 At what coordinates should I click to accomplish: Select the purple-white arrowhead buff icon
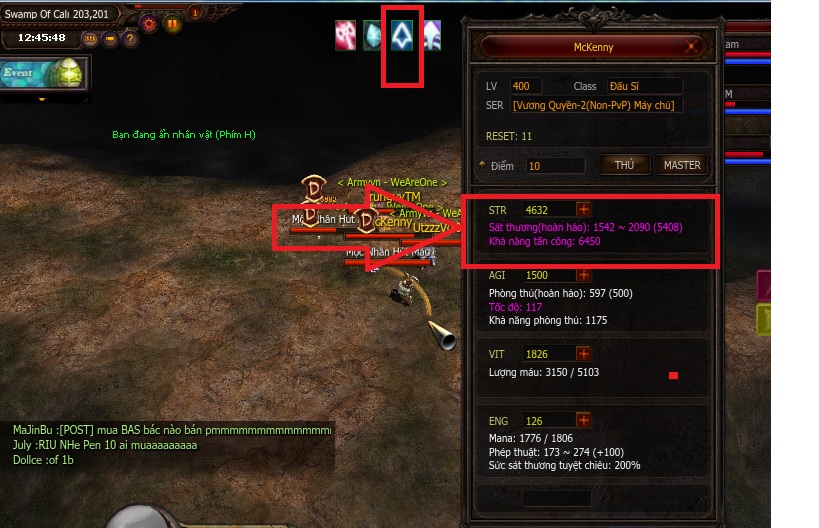tap(432, 36)
